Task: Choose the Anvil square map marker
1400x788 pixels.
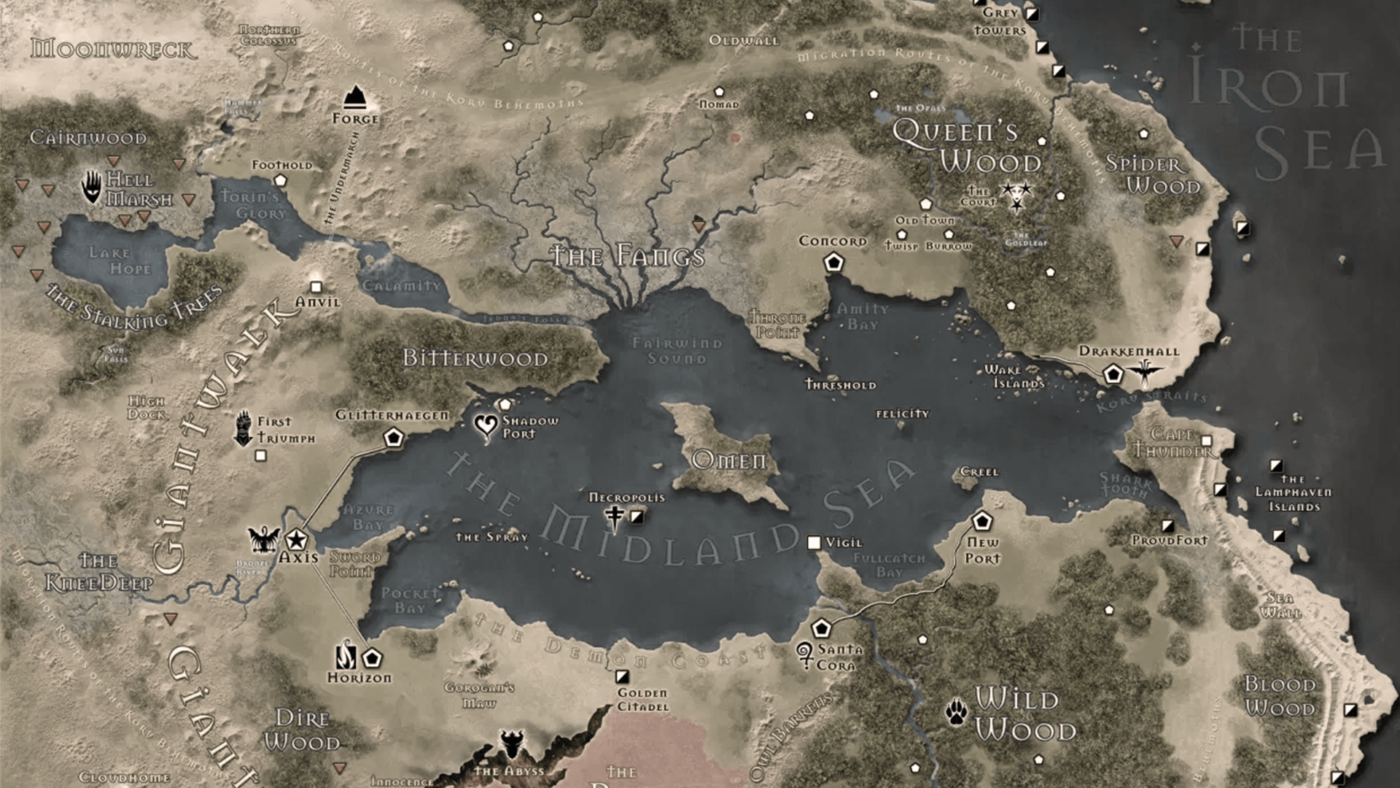Action: point(317,286)
